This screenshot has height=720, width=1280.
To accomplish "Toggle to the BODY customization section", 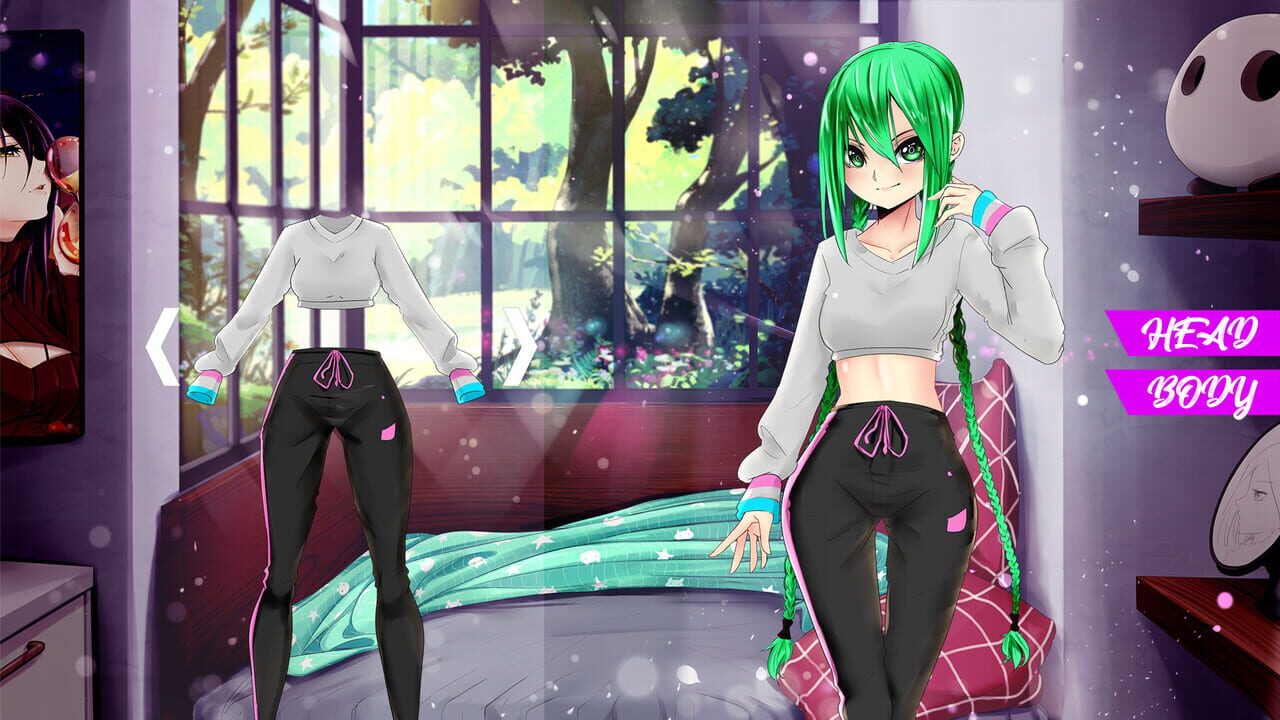I will coord(1200,390).
